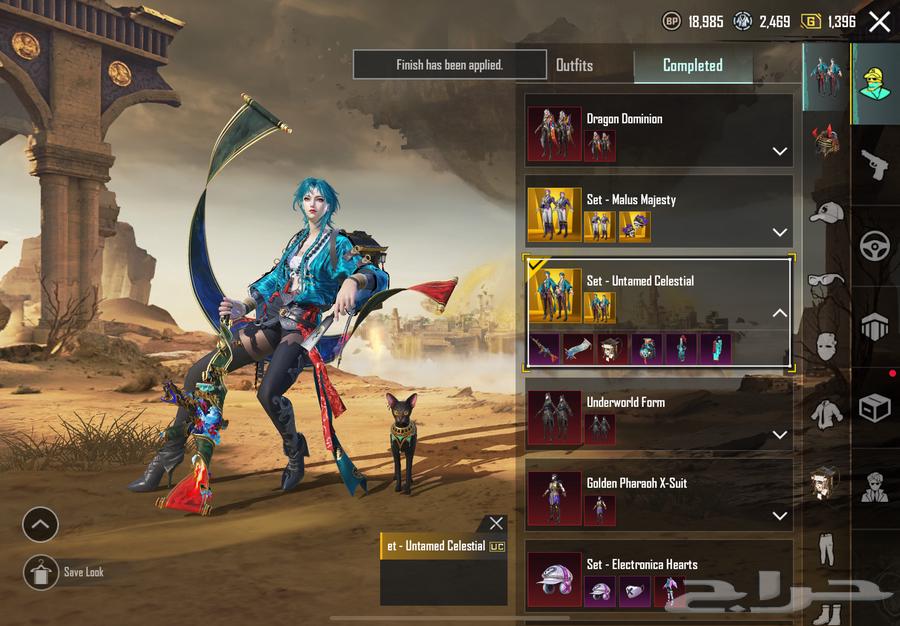Pick the helmet item in Untamed Celestial set
Screen dimensions: 900x626
tap(613, 348)
